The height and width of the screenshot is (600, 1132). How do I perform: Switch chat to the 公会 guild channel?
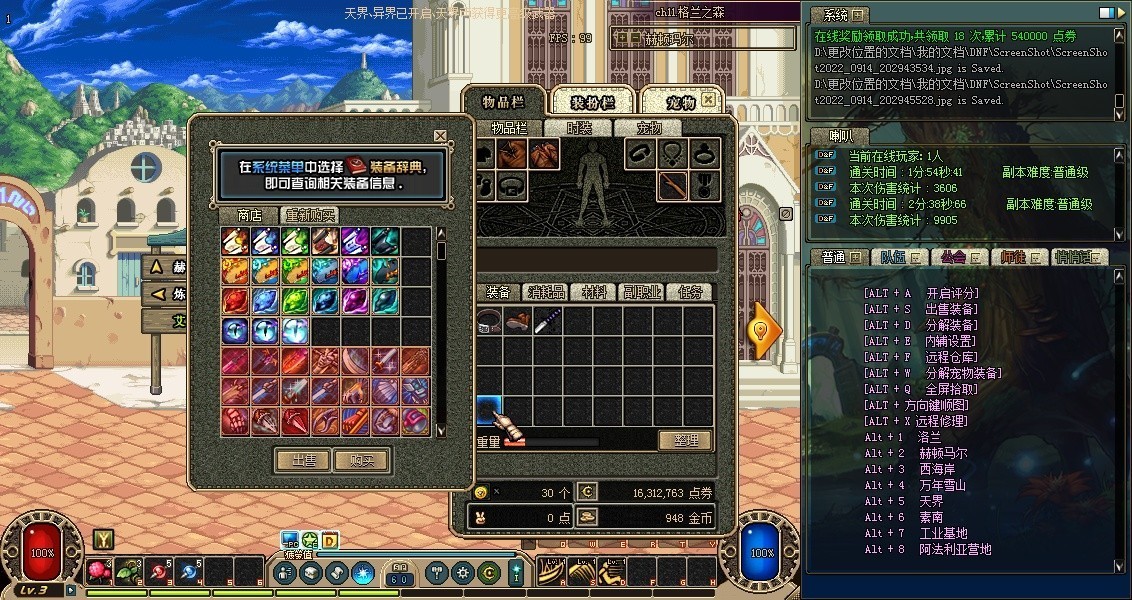point(958,257)
